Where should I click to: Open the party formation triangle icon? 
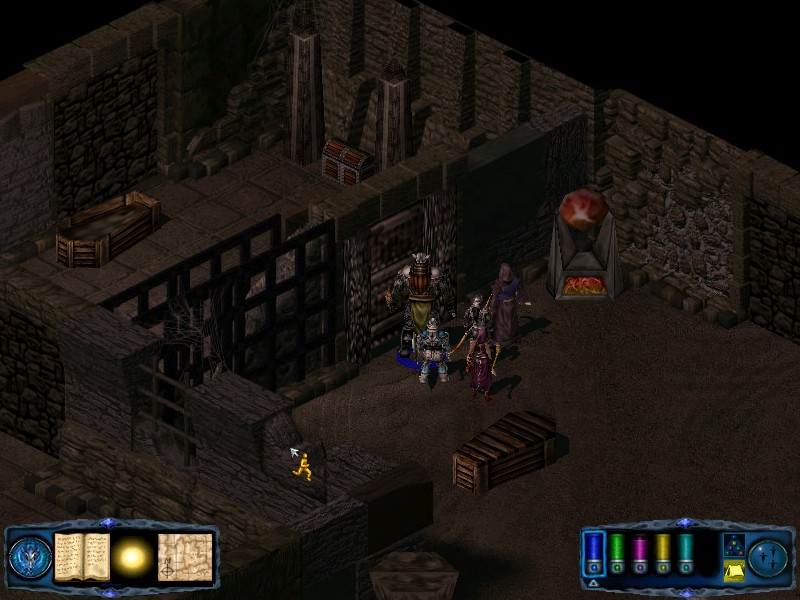[x=732, y=544]
